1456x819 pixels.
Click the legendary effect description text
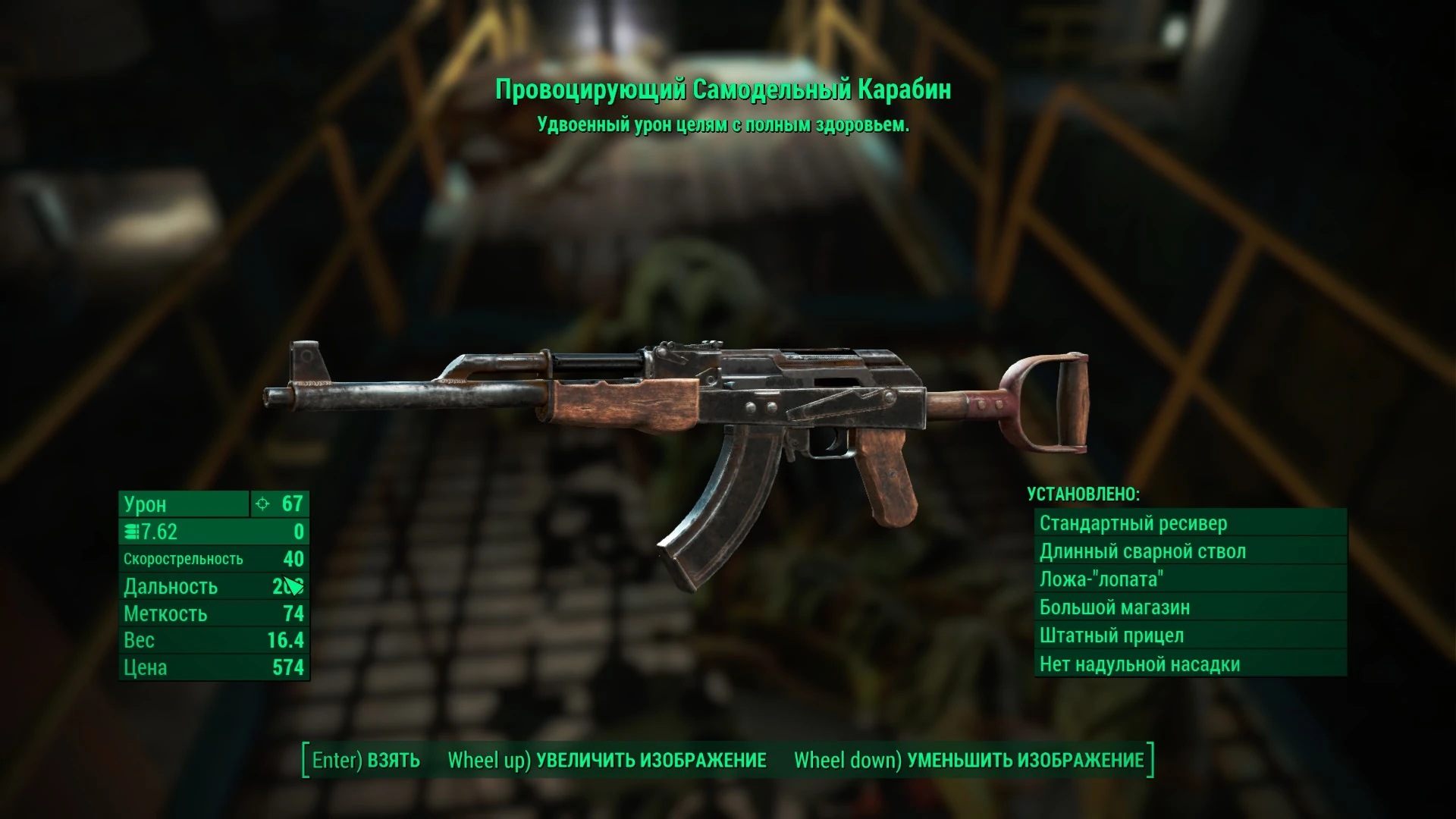point(725,124)
